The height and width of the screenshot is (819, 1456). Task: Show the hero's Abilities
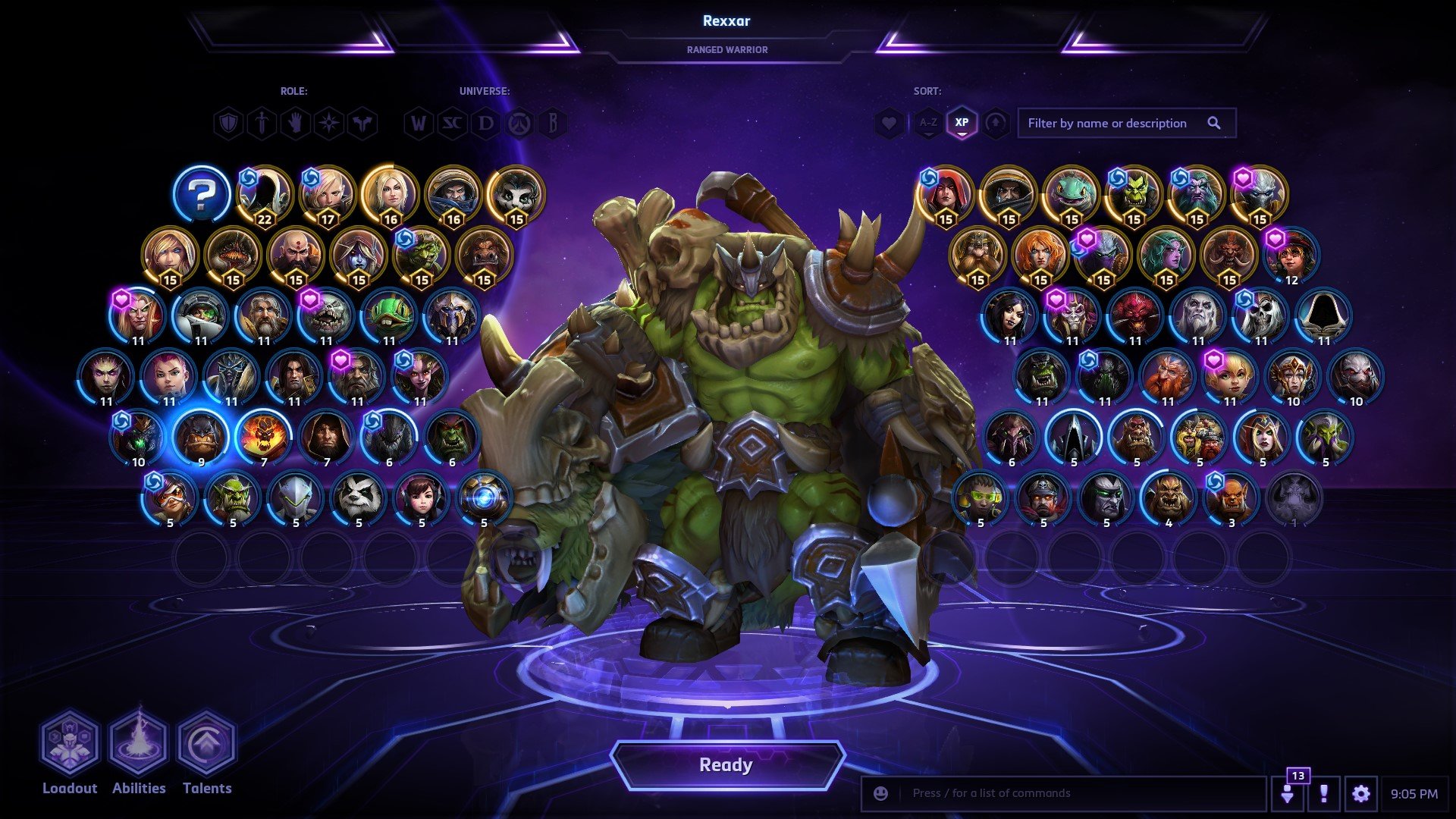pos(139,743)
